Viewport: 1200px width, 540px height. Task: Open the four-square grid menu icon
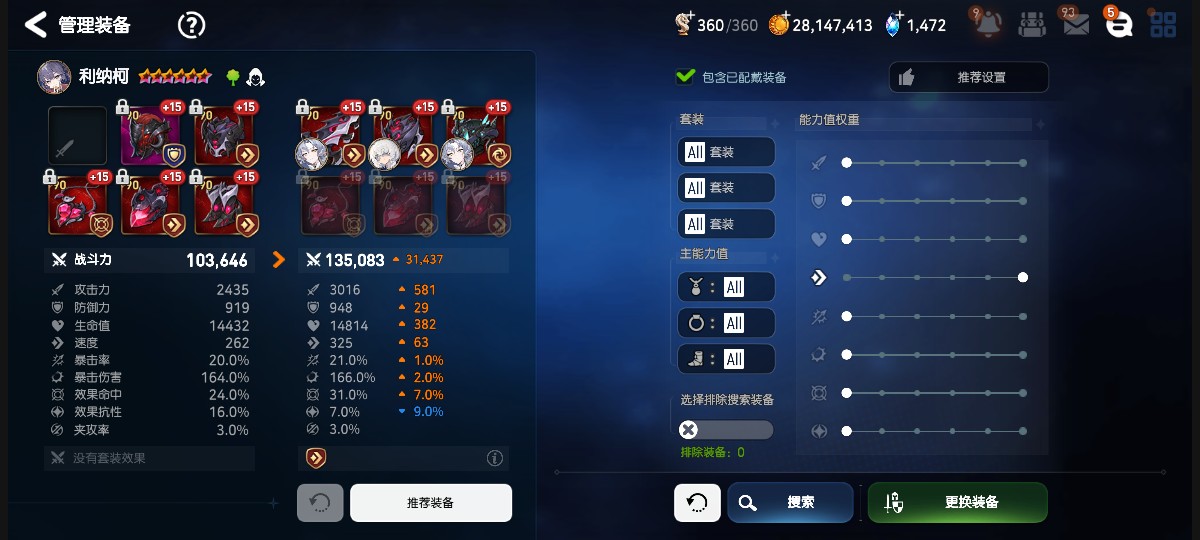[1163, 25]
